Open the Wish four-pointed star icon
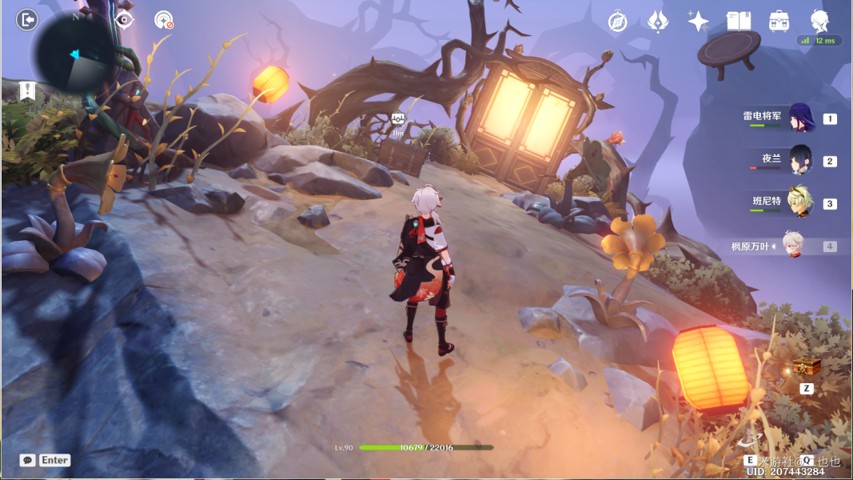This screenshot has width=853, height=480. [698, 21]
